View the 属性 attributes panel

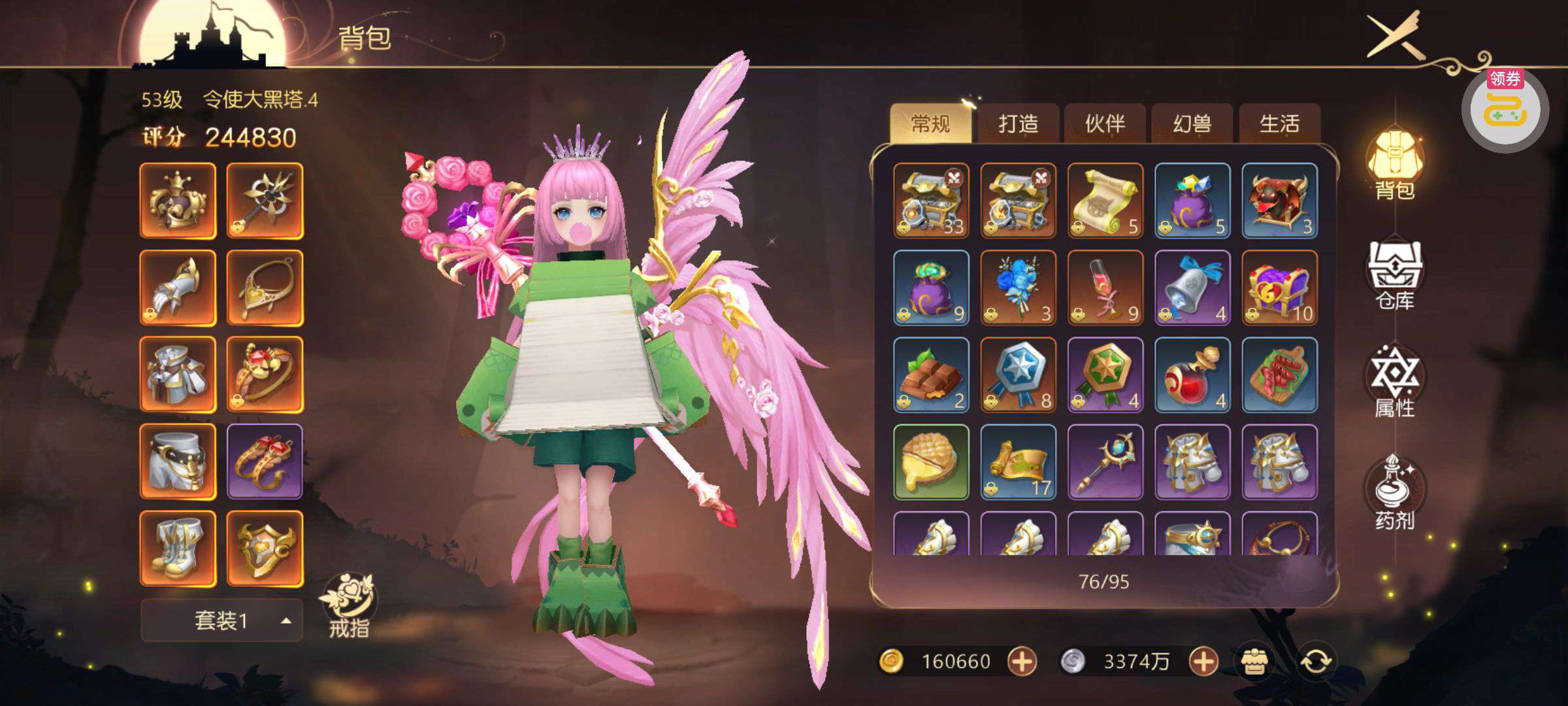(1395, 382)
